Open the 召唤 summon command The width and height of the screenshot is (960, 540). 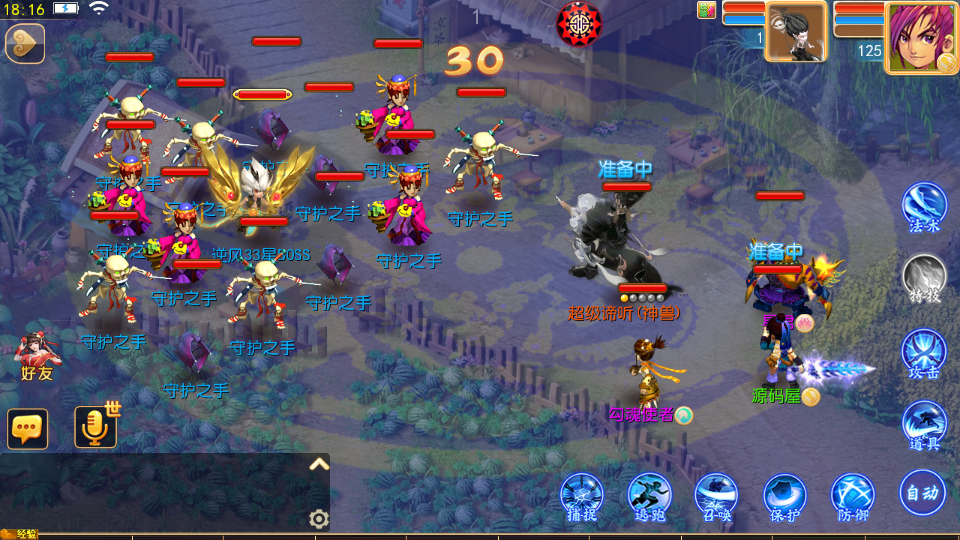(717, 497)
